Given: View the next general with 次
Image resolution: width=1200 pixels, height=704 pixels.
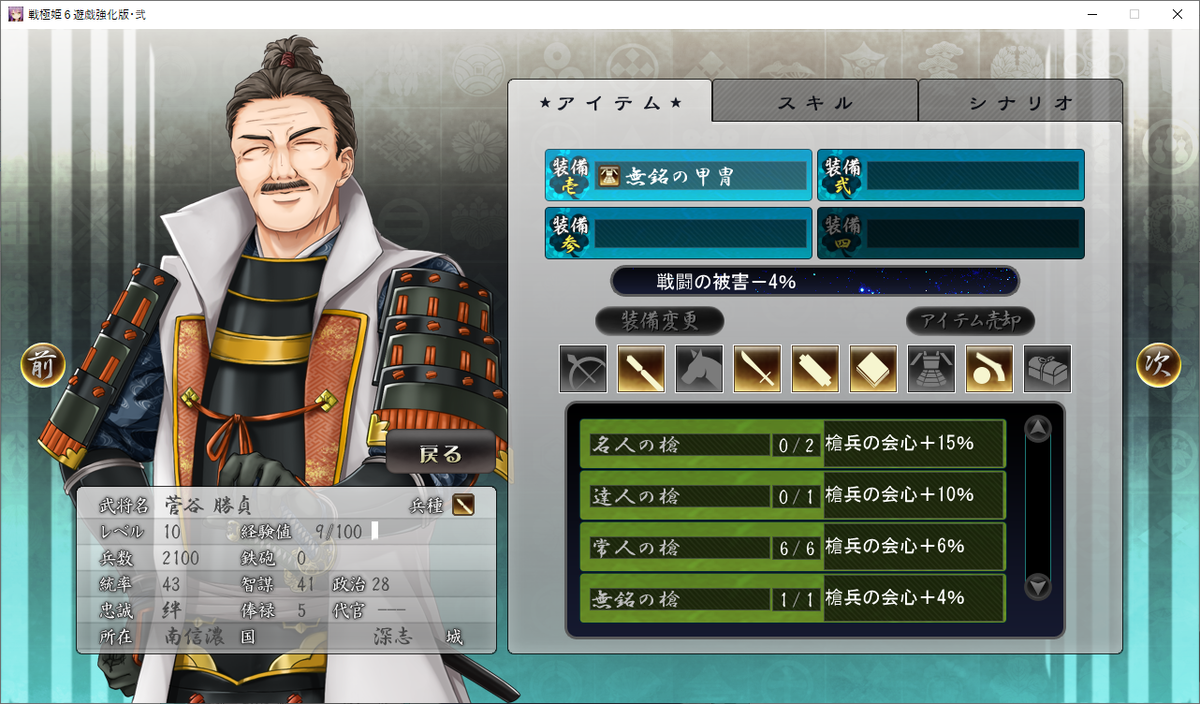Looking at the screenshot, I should tap(1158, 367).
